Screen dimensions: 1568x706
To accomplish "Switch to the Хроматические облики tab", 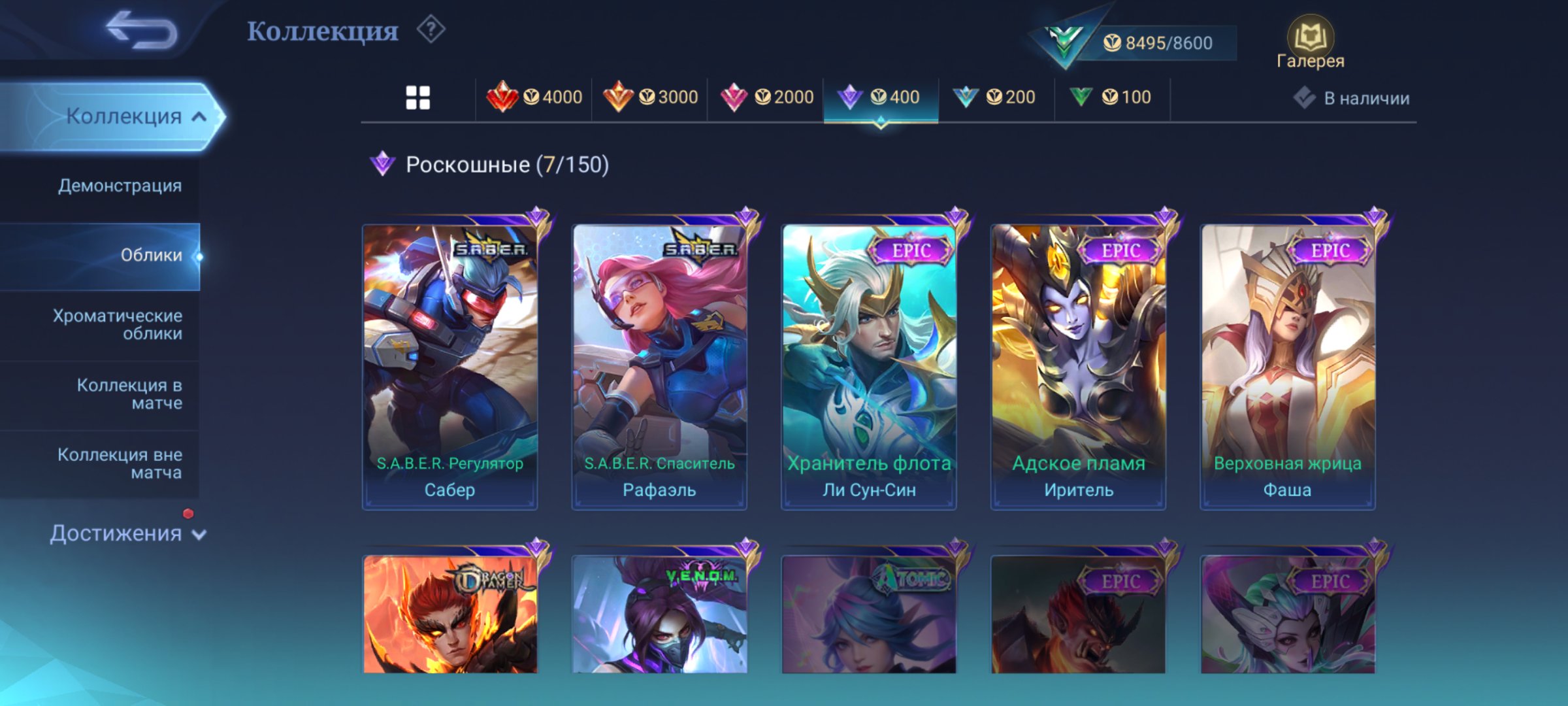I will 118,326.
